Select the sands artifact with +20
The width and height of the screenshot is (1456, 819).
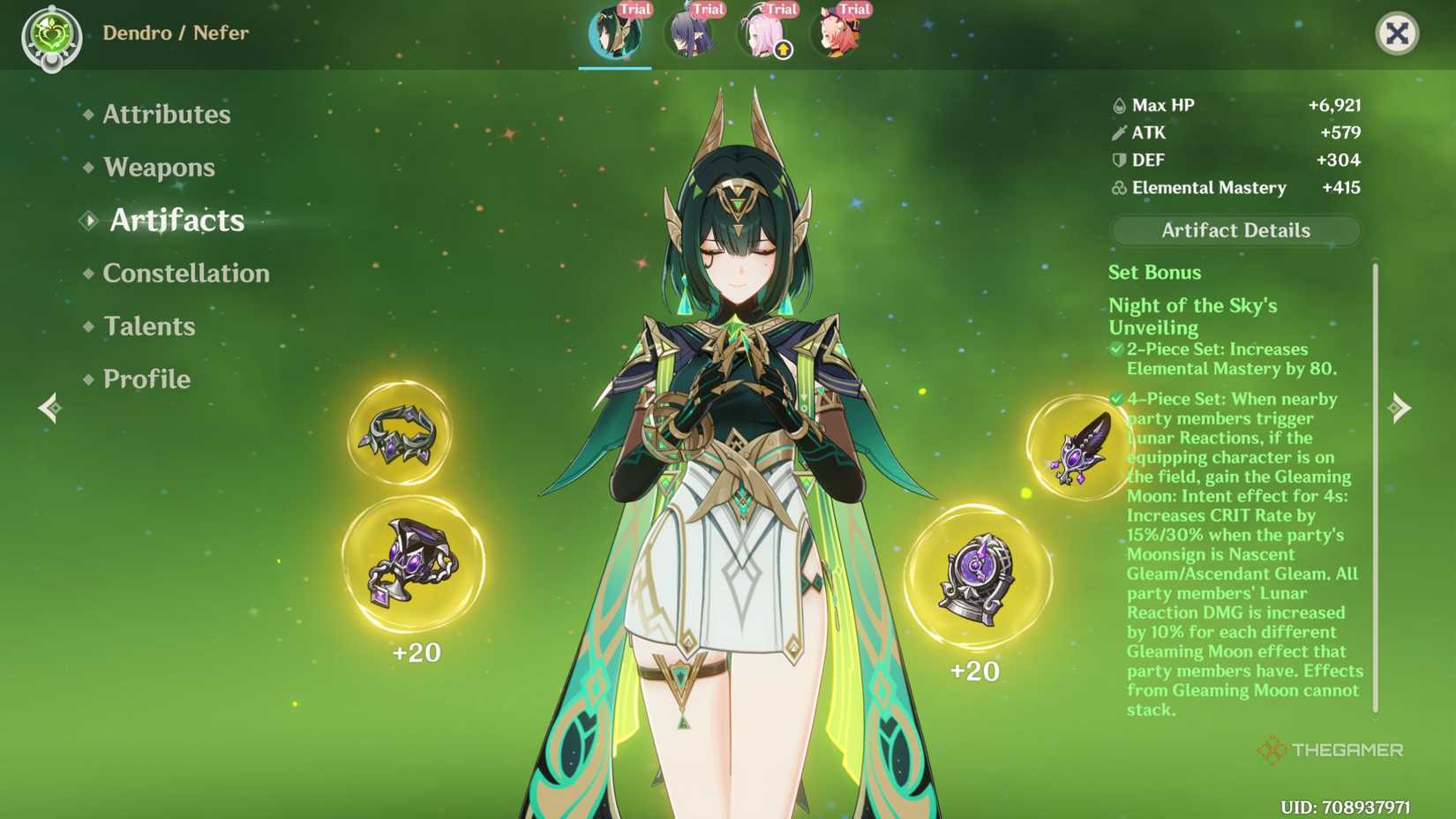click(410, 565)
